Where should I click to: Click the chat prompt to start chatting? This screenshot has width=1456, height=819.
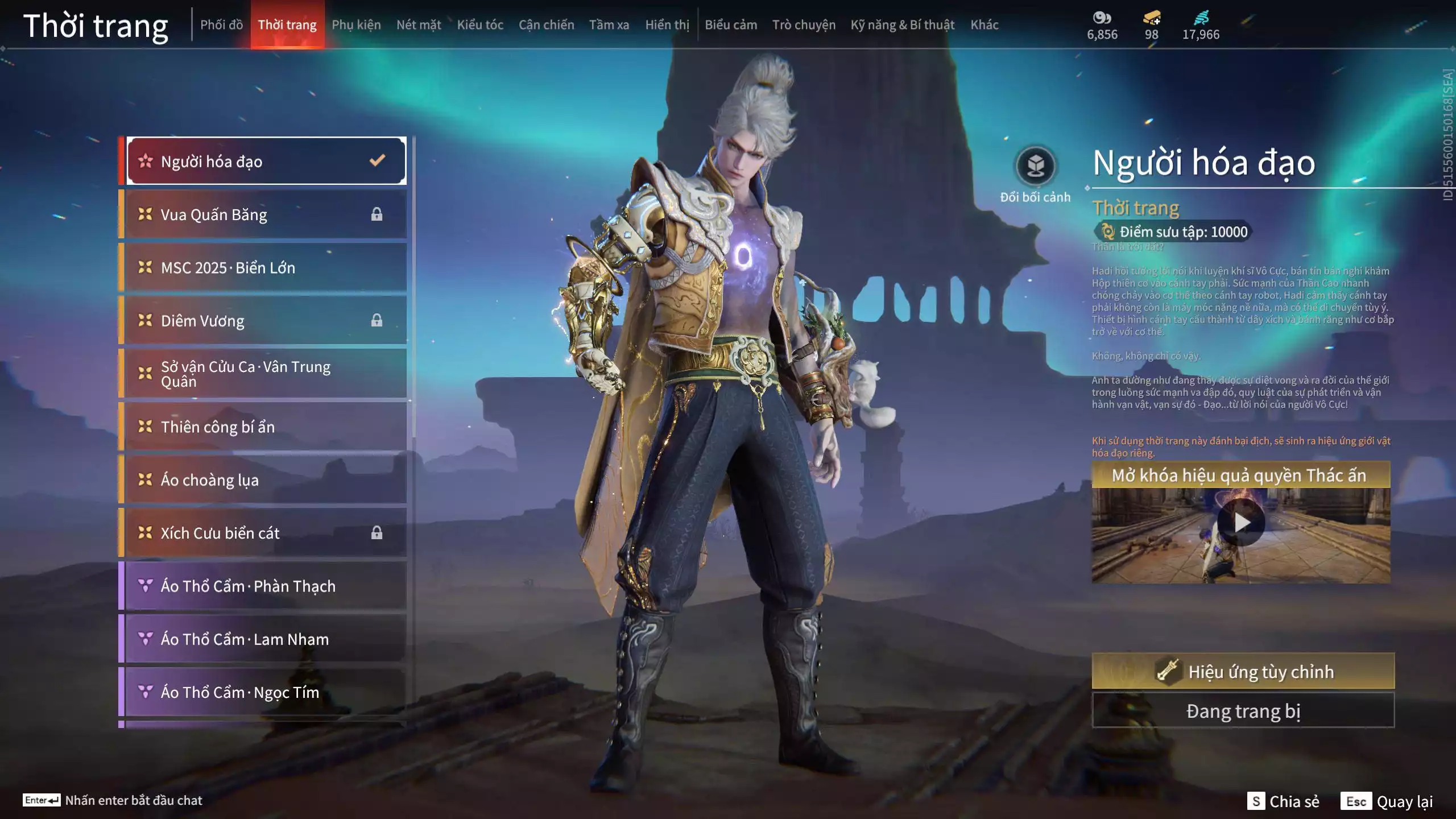(113, 800)
